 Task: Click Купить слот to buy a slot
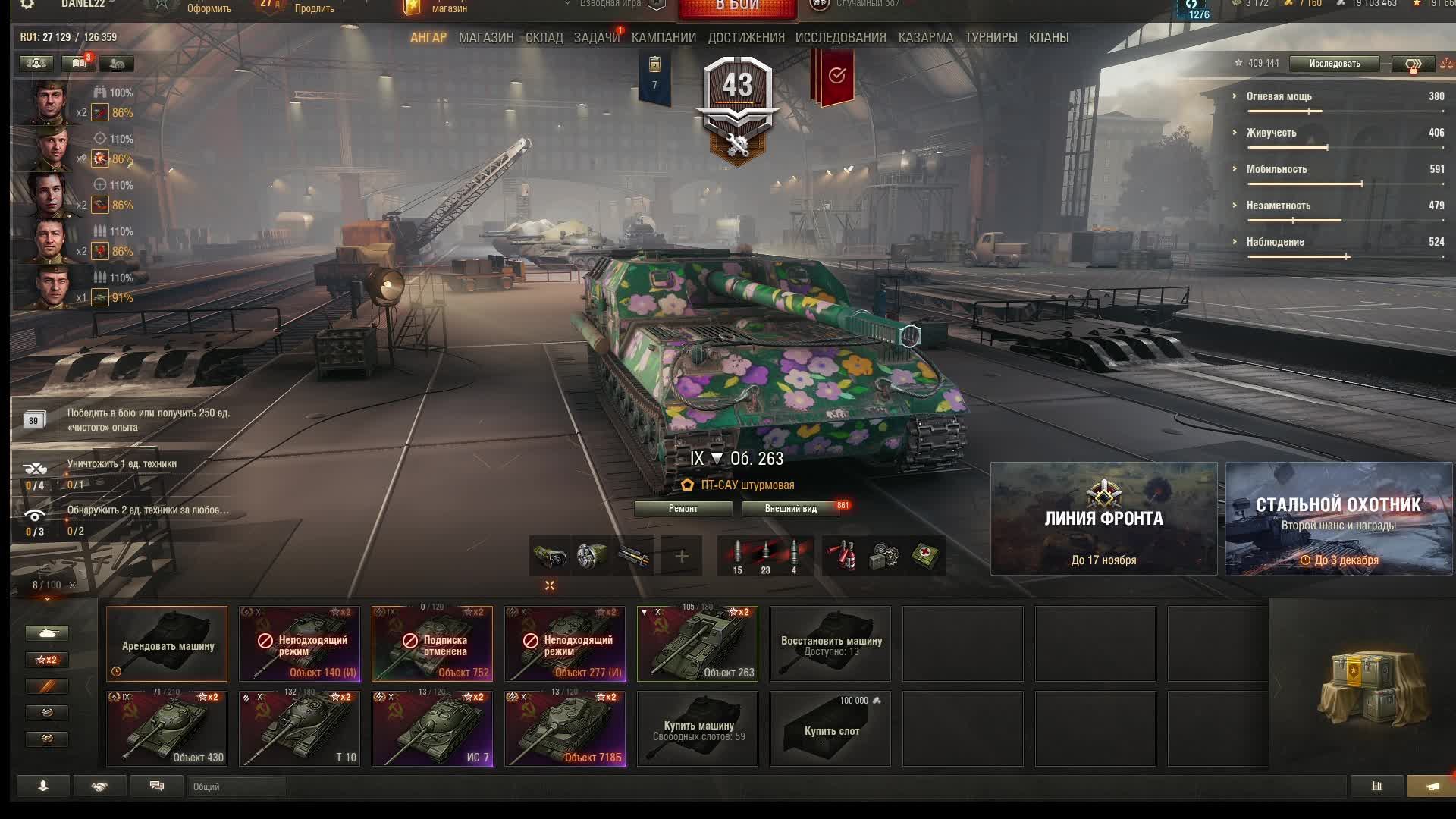[x=830, y=729]
